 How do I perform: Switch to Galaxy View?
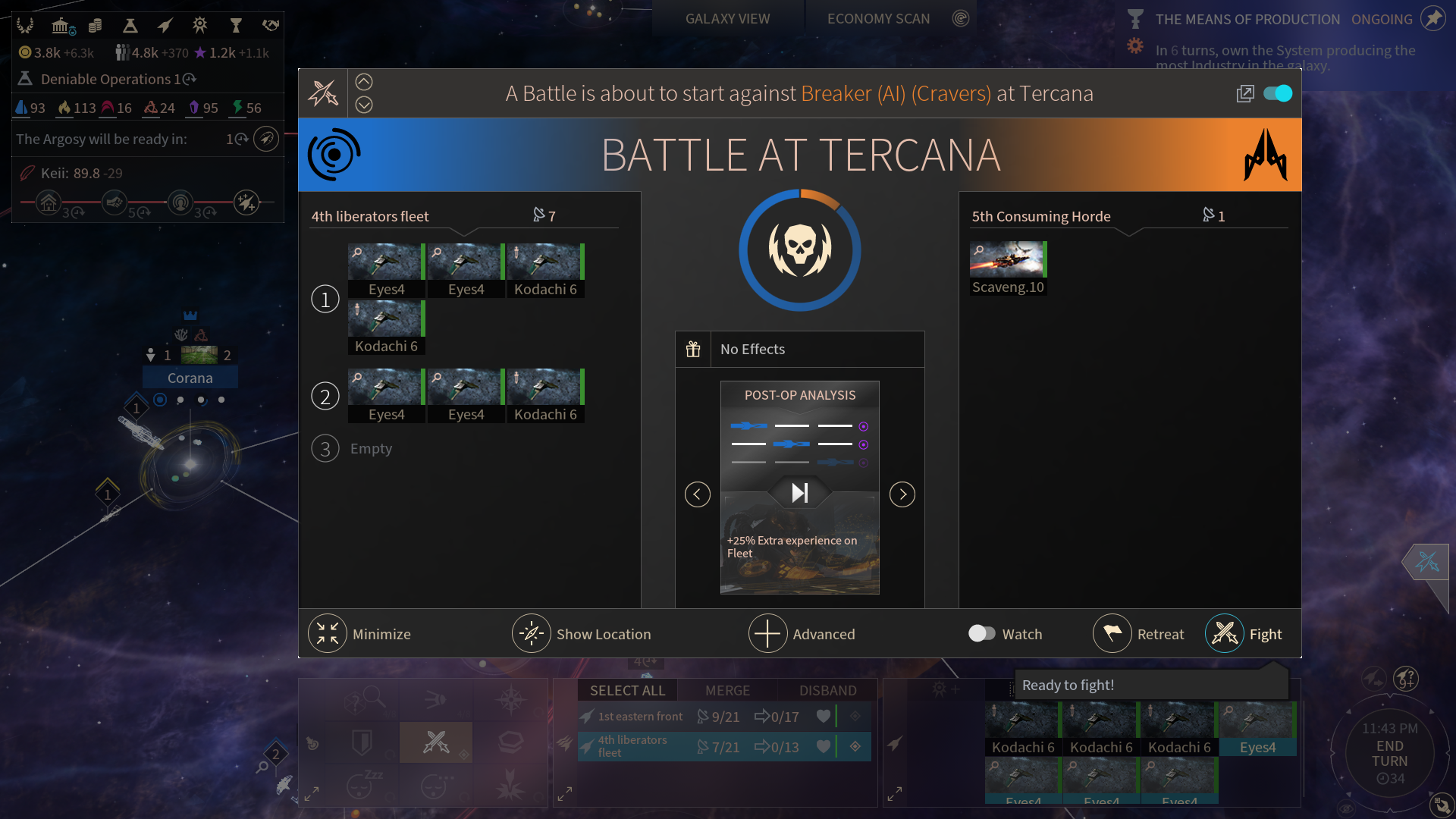[727, 19]
